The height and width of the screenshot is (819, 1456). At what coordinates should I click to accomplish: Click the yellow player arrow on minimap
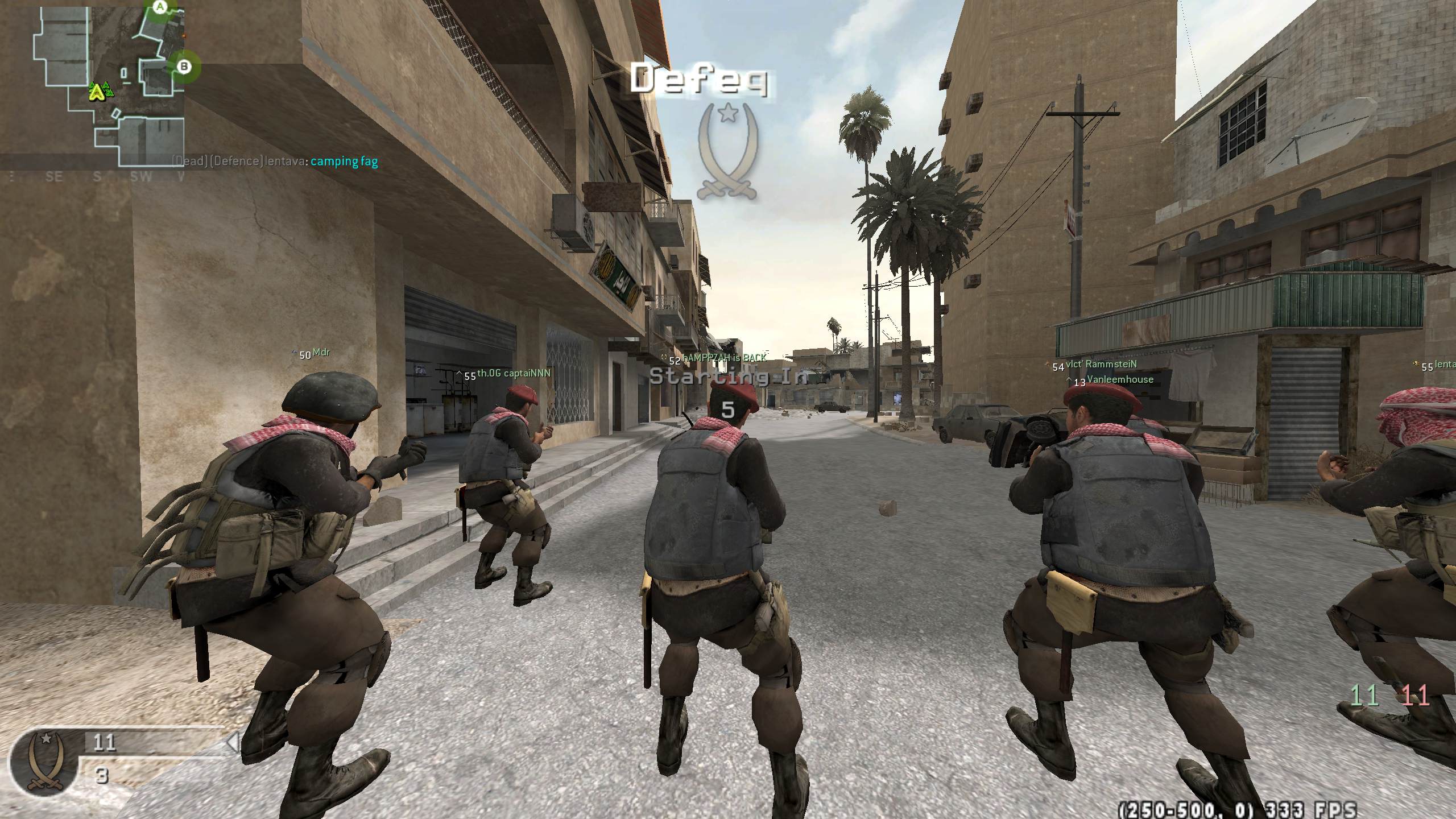[98, 92]
